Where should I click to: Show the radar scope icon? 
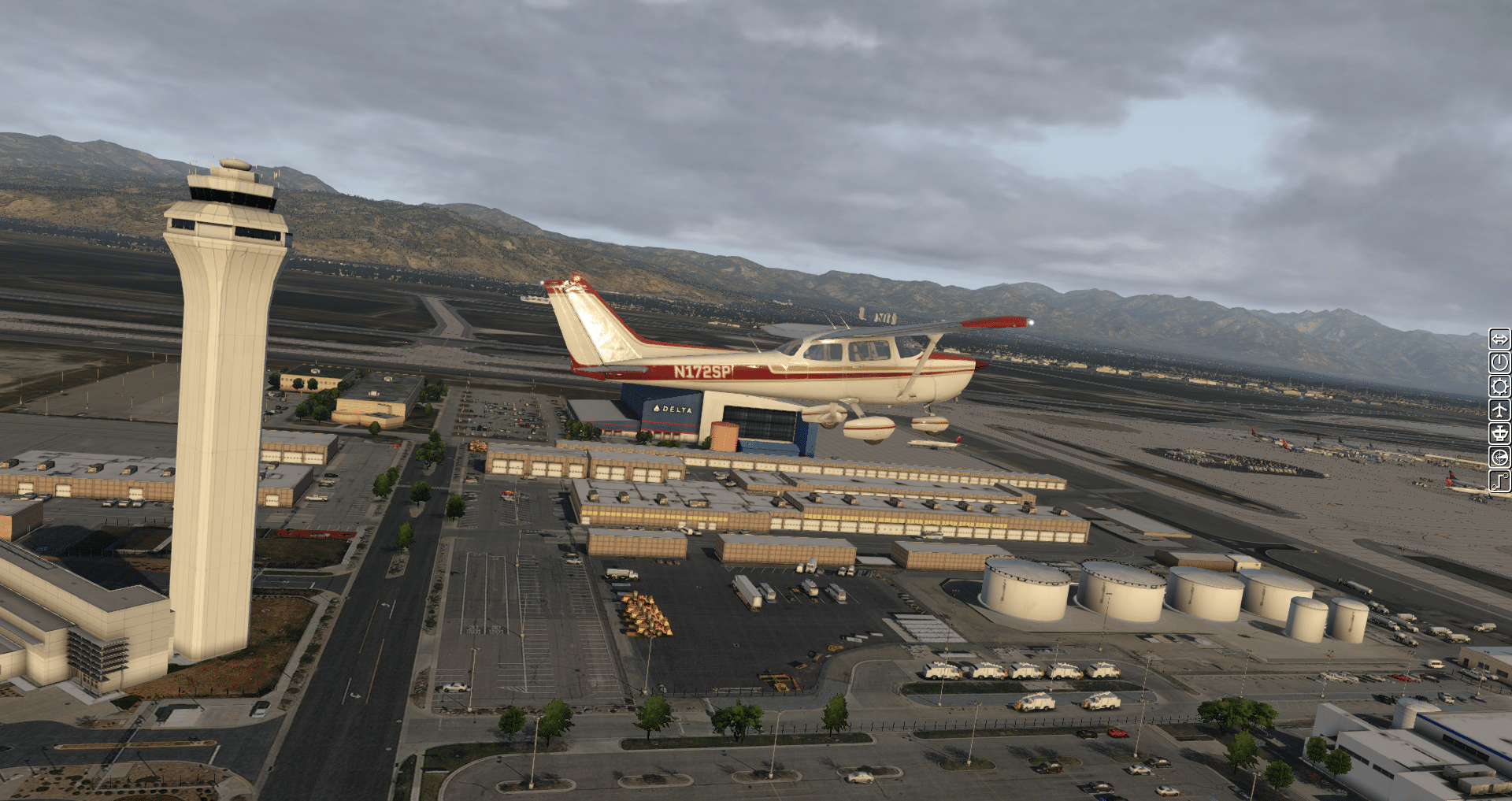click(1499, 457)
